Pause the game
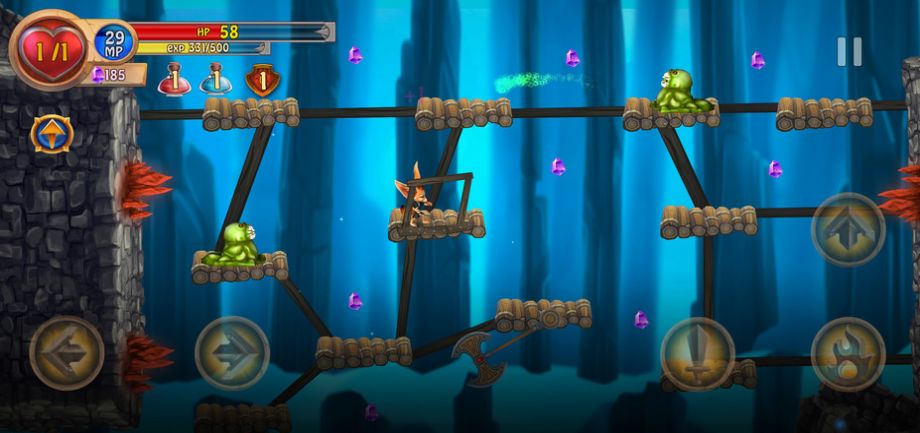This screenshot has width=920, height=433. pyautogui.click(x=849, y=52)
